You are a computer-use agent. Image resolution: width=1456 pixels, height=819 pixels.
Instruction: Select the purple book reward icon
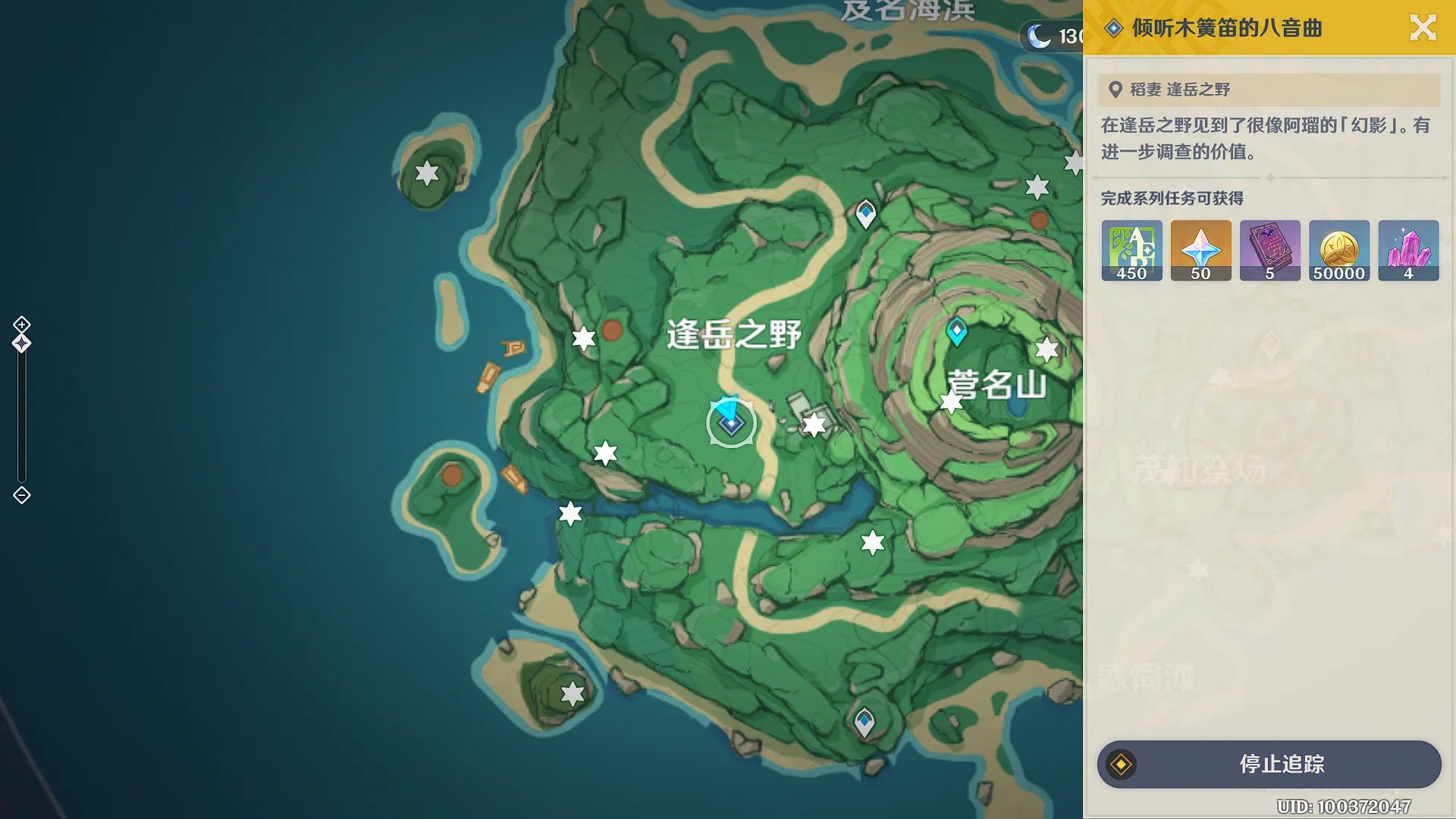click(x=1269, y=251)
